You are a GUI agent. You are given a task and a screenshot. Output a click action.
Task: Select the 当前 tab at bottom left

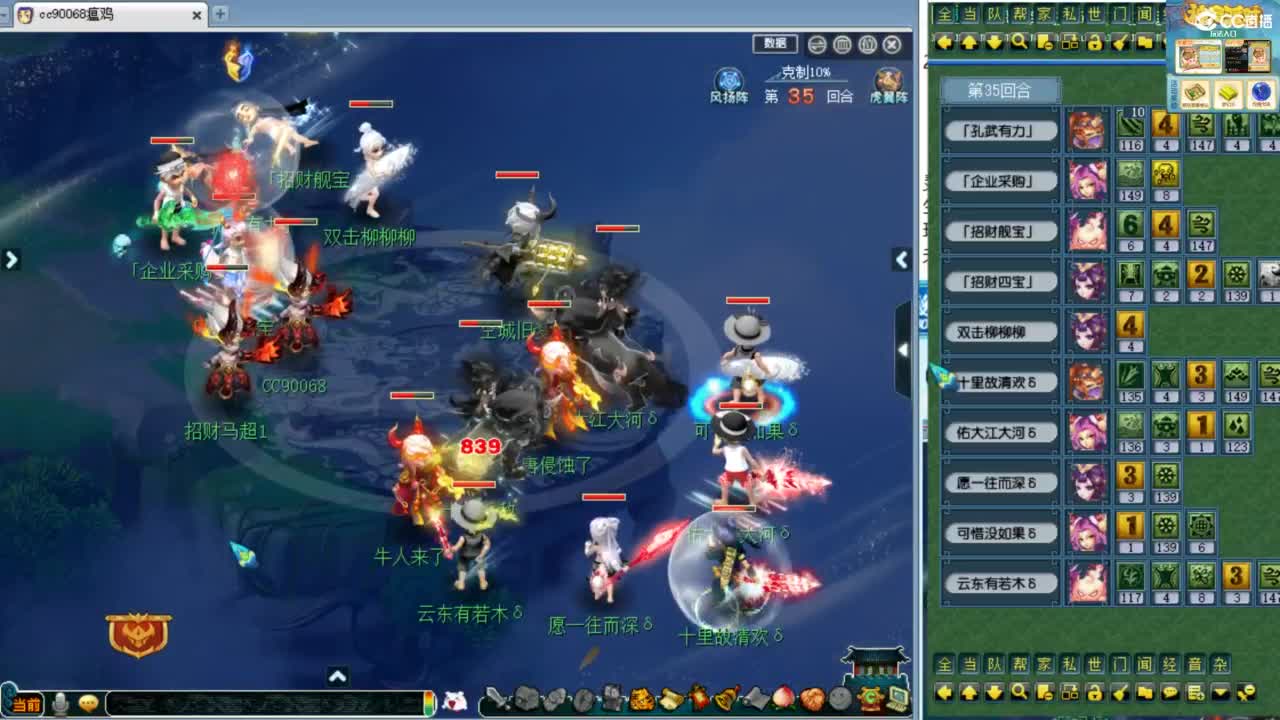point(27,703)
